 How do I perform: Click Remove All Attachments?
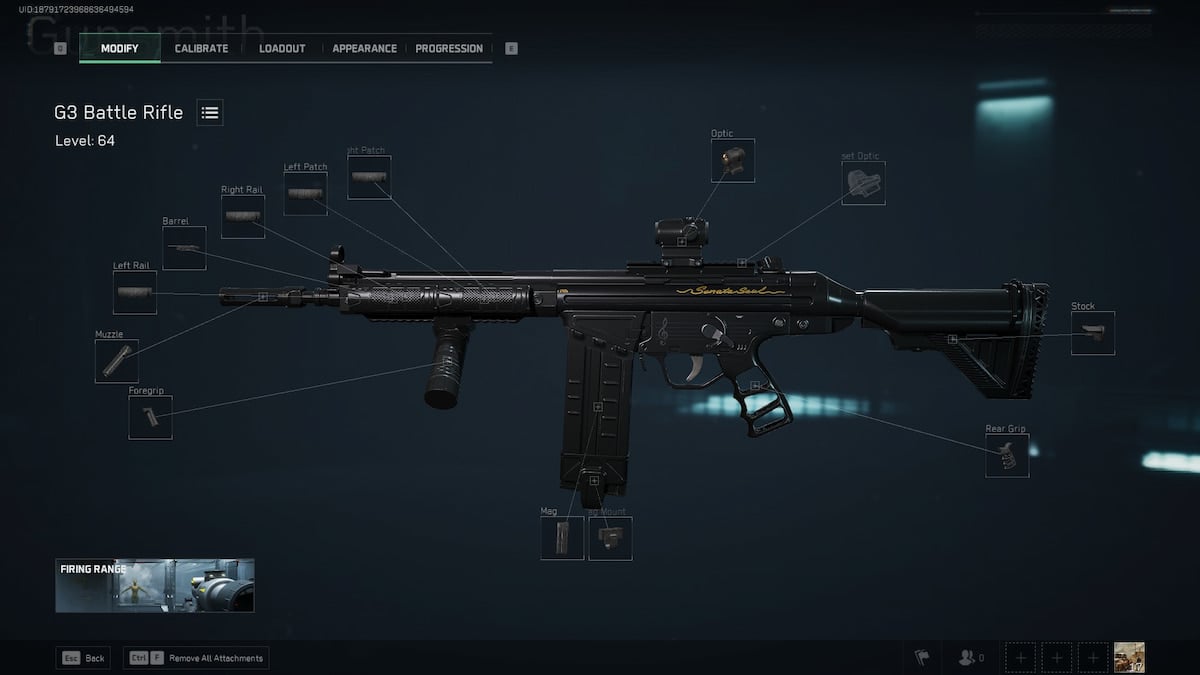coord(196,658)
